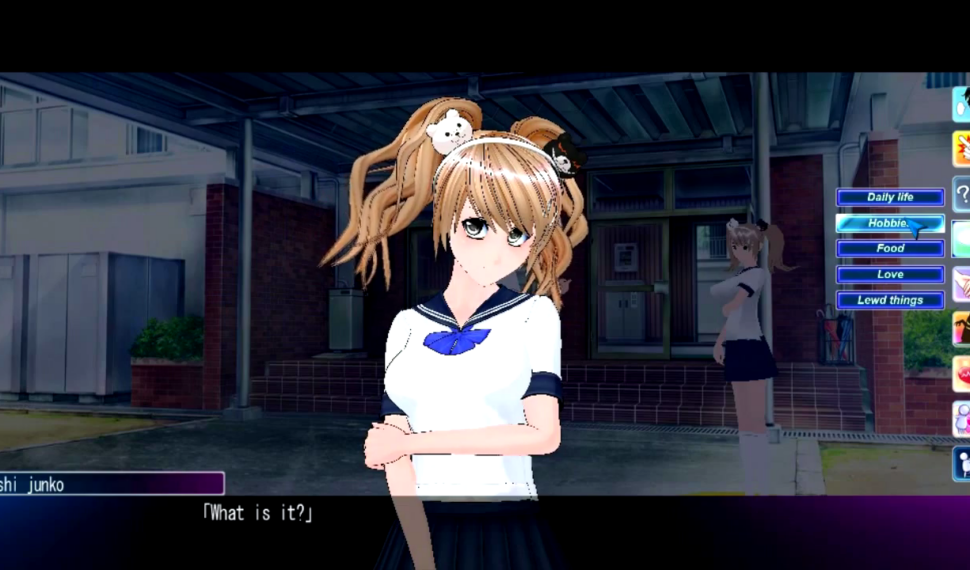The width and height of the screenshot is (970, 570).
Task: Select the Hobbies topic option
Action: (889, 223)
